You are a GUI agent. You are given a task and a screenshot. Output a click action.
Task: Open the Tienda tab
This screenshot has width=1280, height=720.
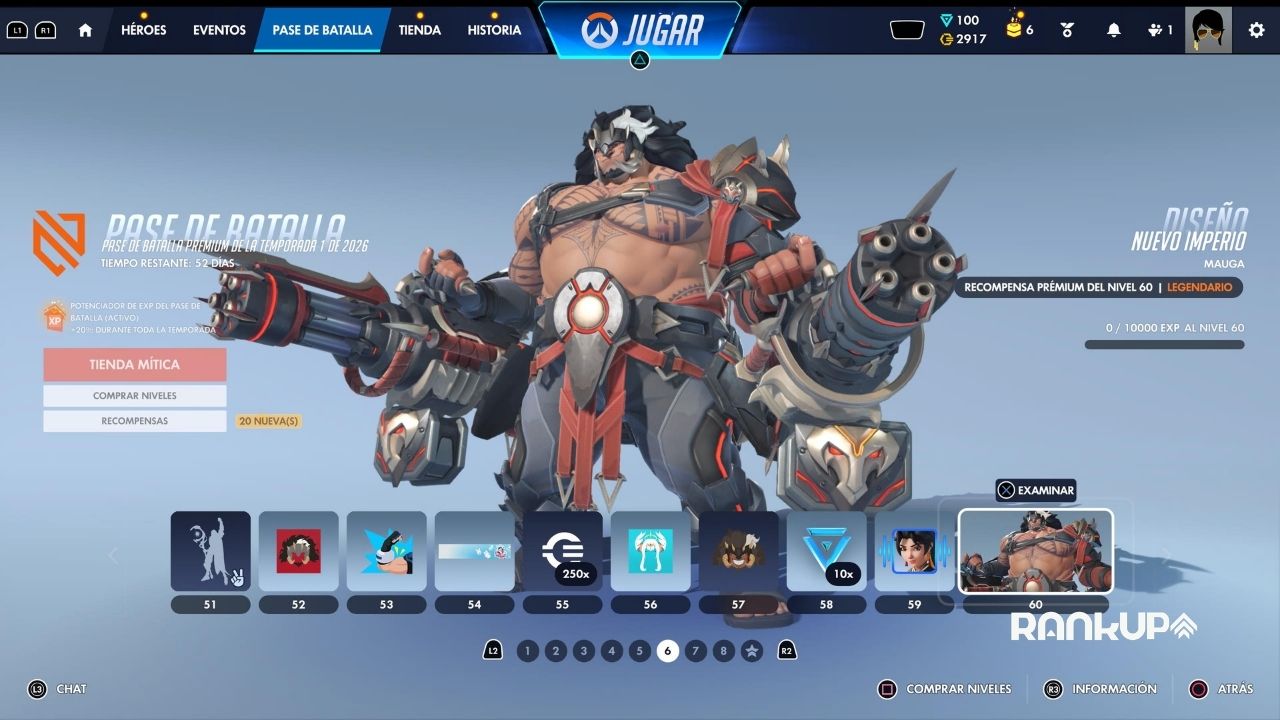coord(420,30)
